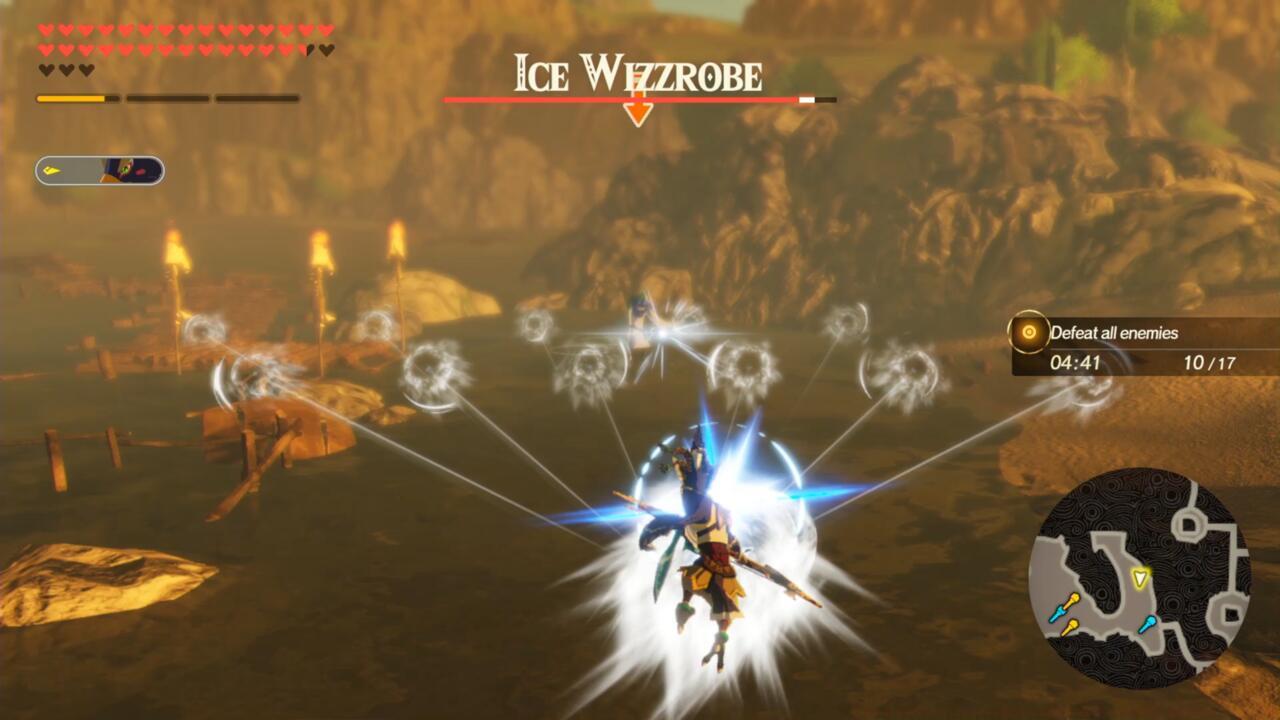Click the red arrow under the boss name
1280x720 pixels.
click(x=640, y=110)
